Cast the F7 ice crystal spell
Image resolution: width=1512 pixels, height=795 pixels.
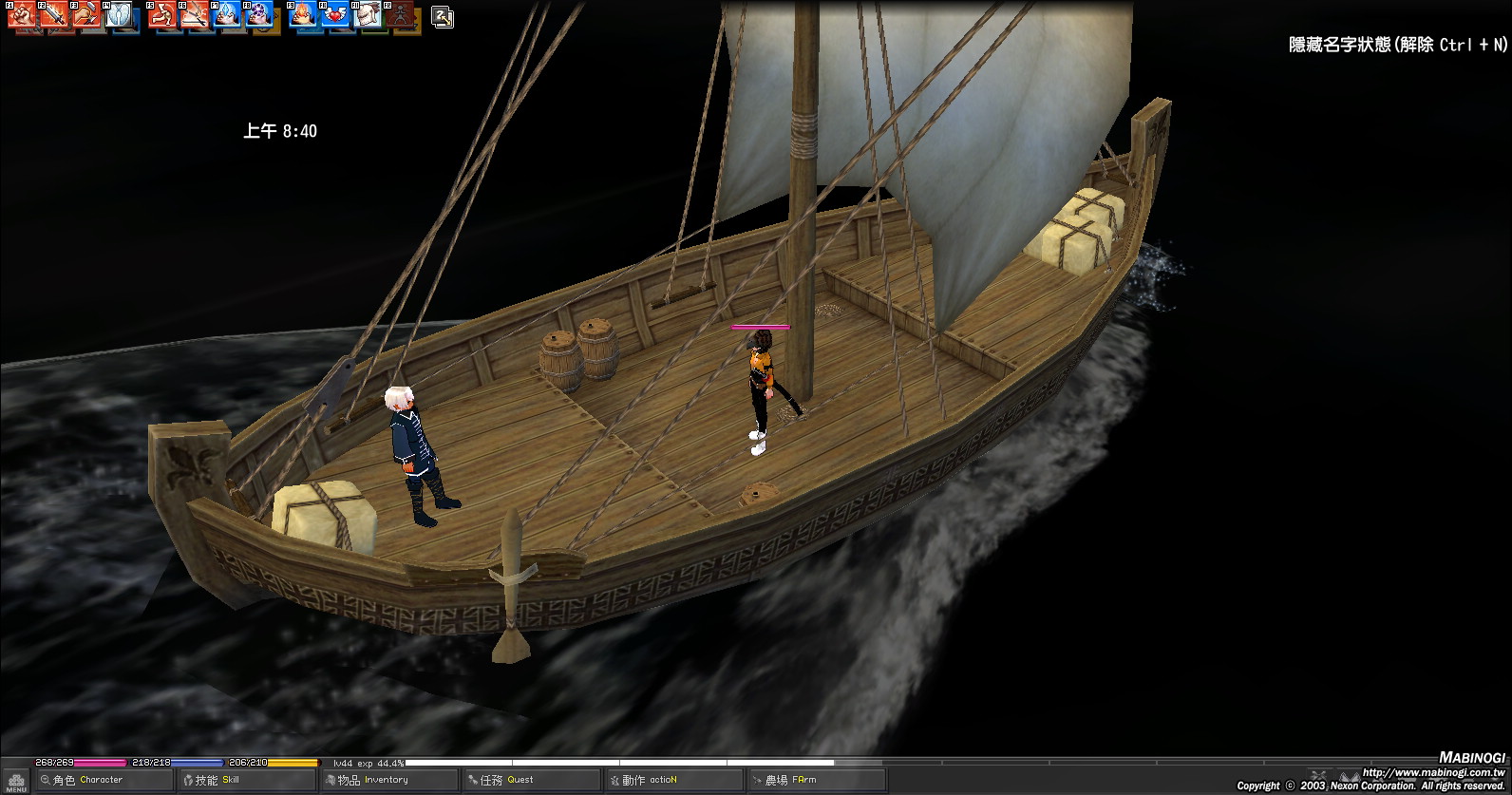coord(227,14)
